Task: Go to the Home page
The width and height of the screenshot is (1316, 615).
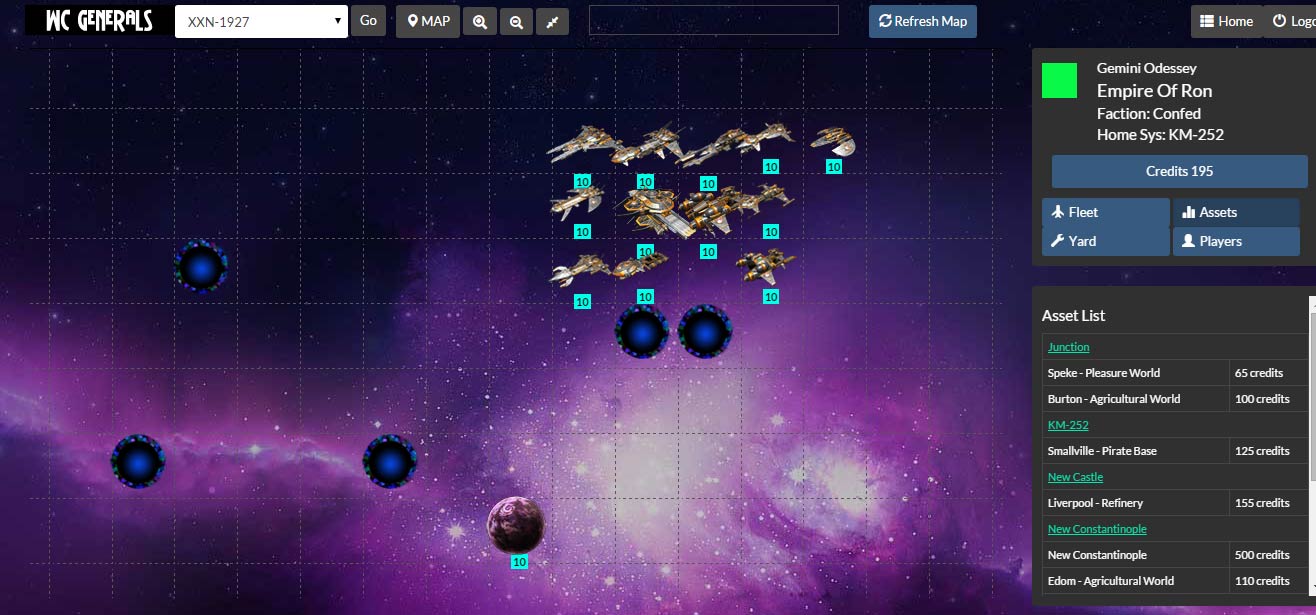Action: 1226,21
